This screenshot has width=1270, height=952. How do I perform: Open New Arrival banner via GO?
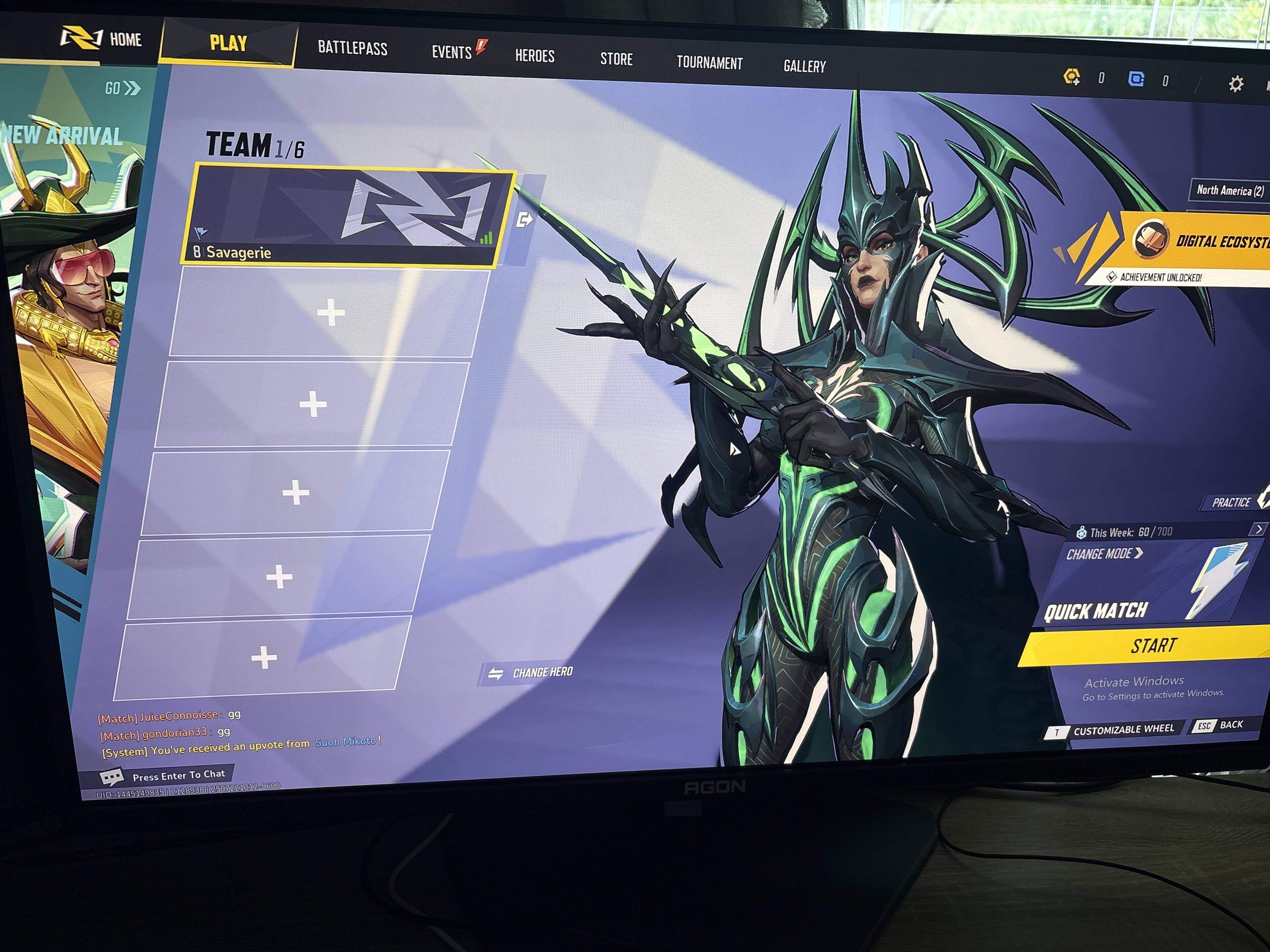click(122, 88)
